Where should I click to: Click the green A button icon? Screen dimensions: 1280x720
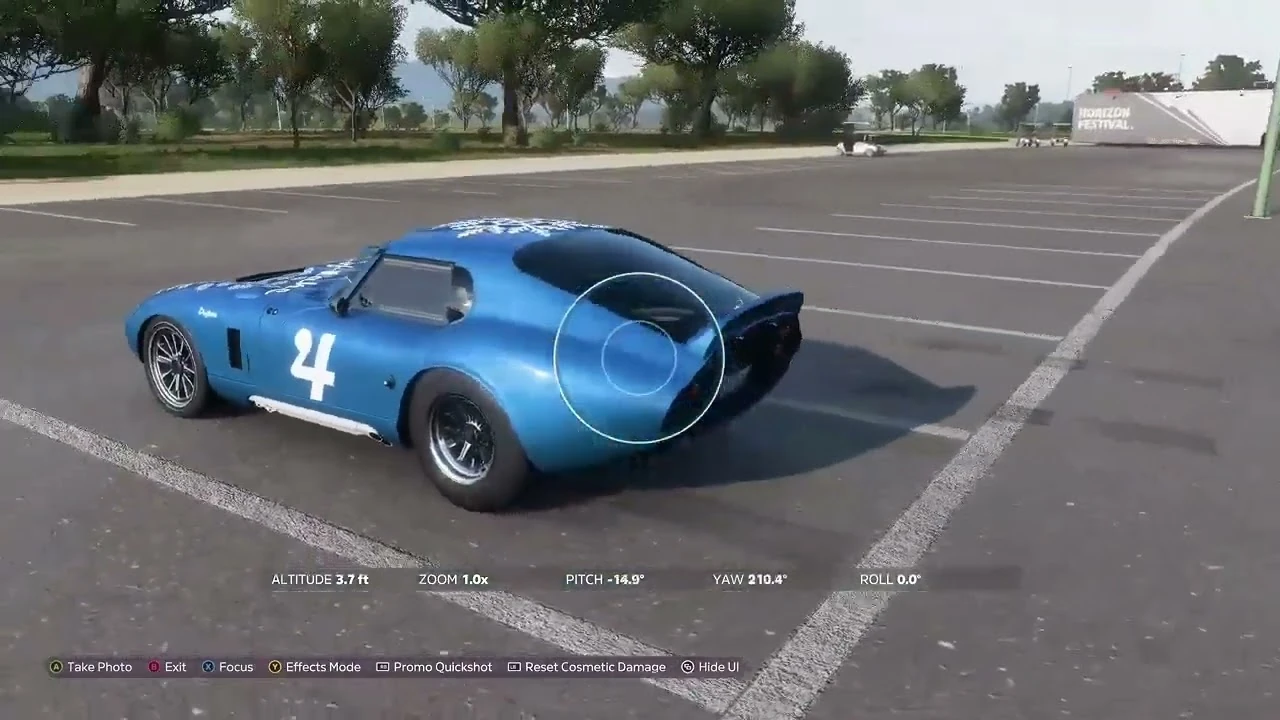pyautogui.click(x=55, y=666)
